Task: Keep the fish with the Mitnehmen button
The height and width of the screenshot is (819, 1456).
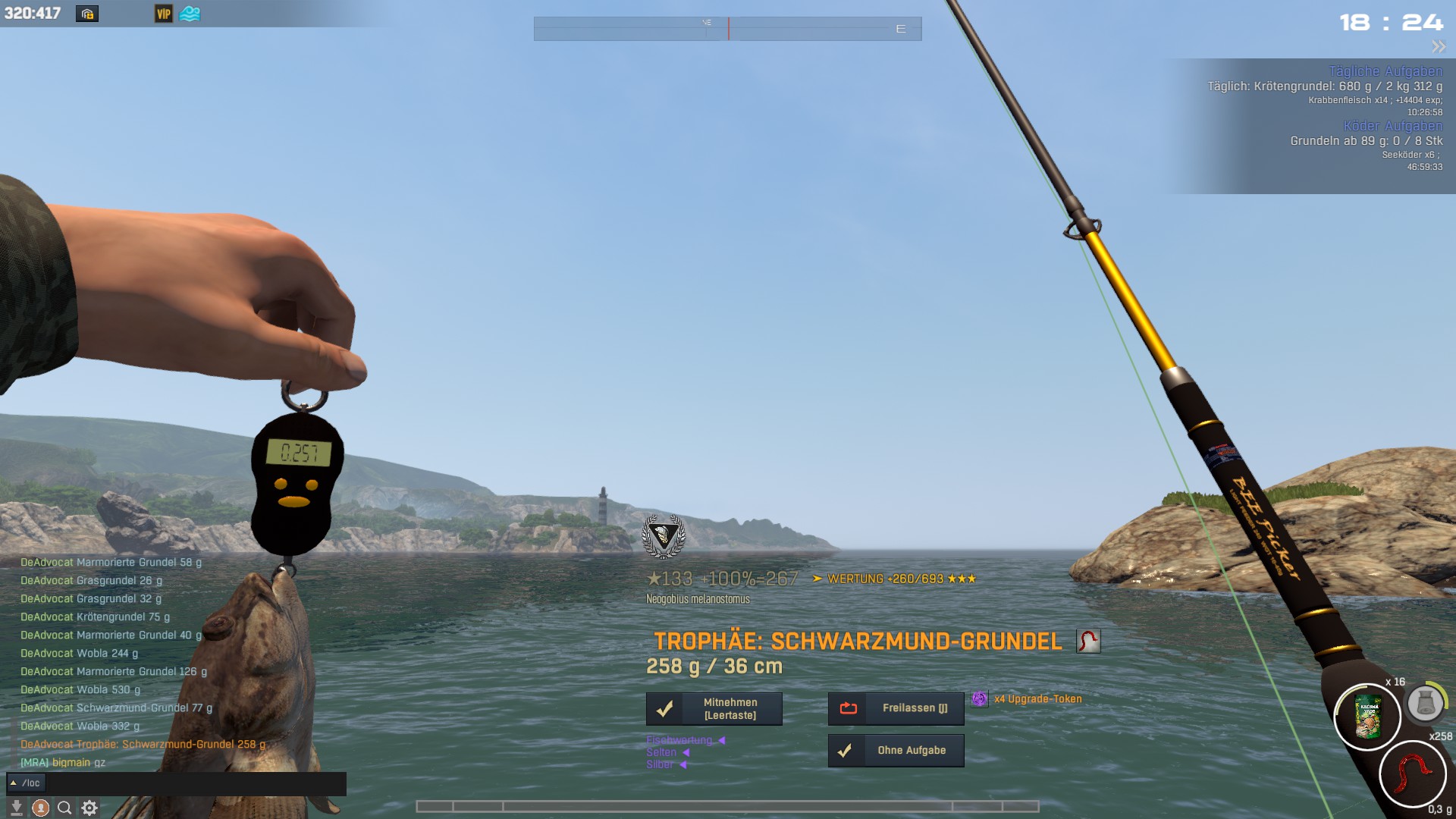Action: pos(714,708)
